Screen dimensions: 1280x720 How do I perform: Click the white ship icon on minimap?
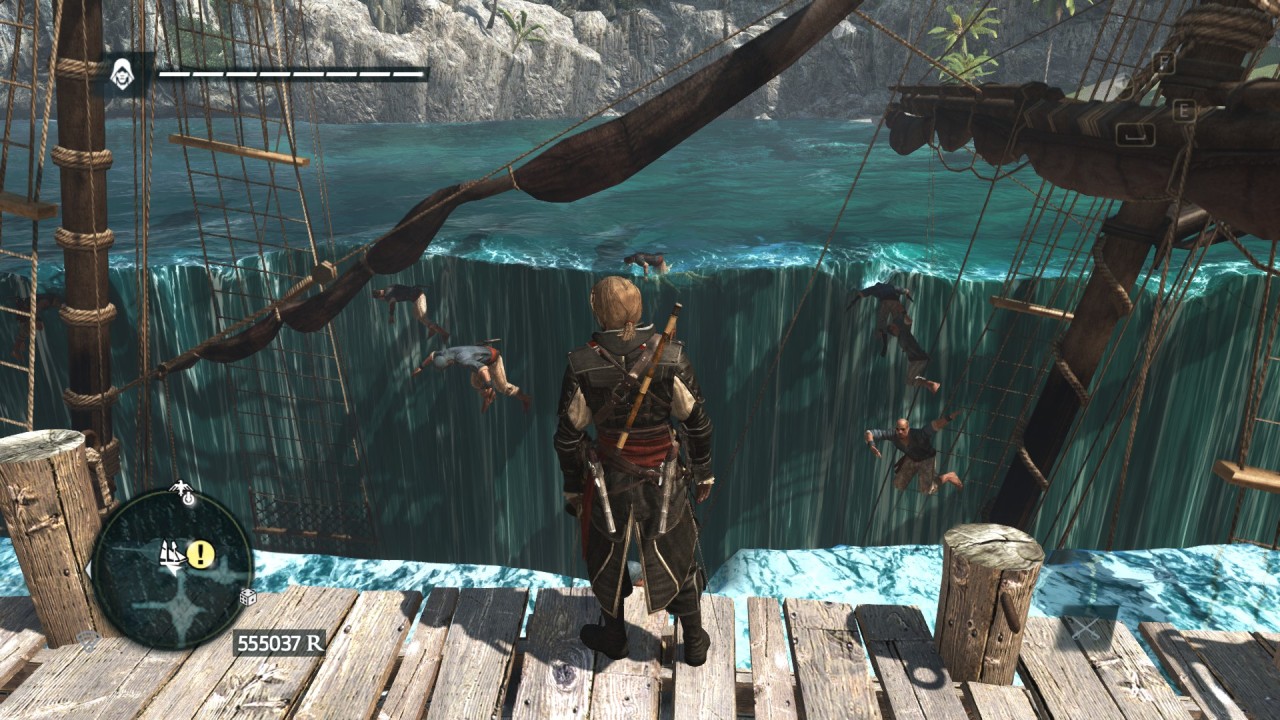point(173,555)
